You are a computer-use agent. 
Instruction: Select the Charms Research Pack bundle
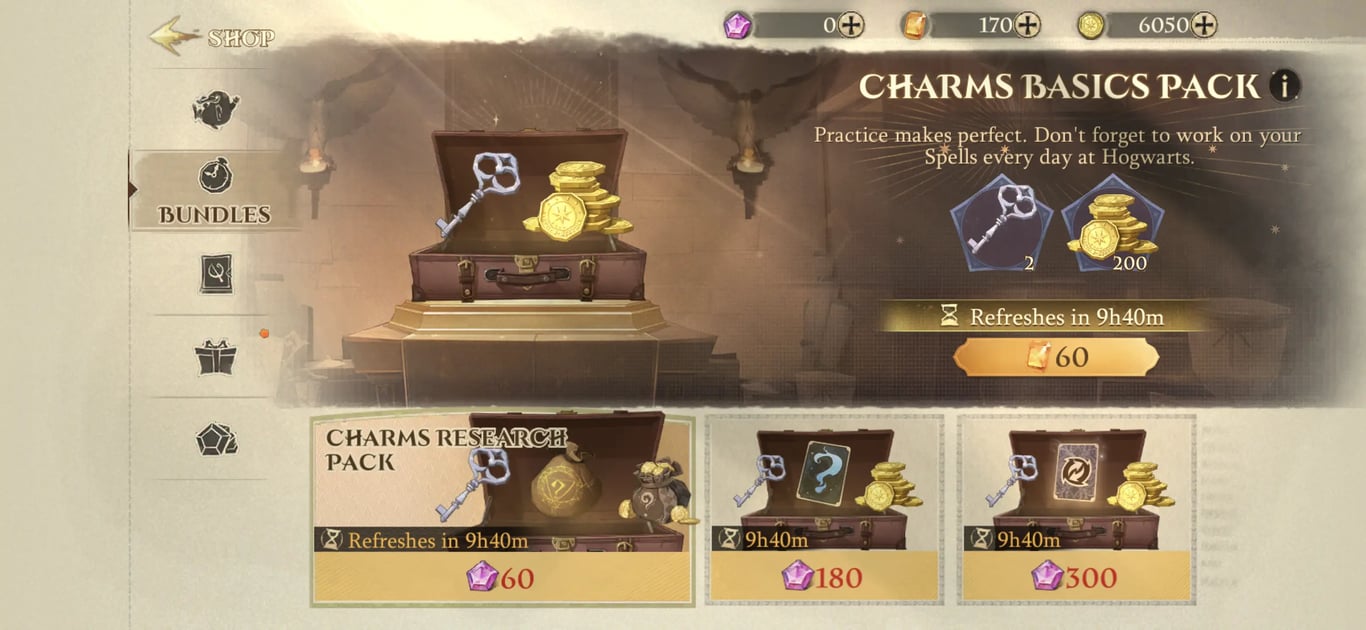tap(502, 510)
